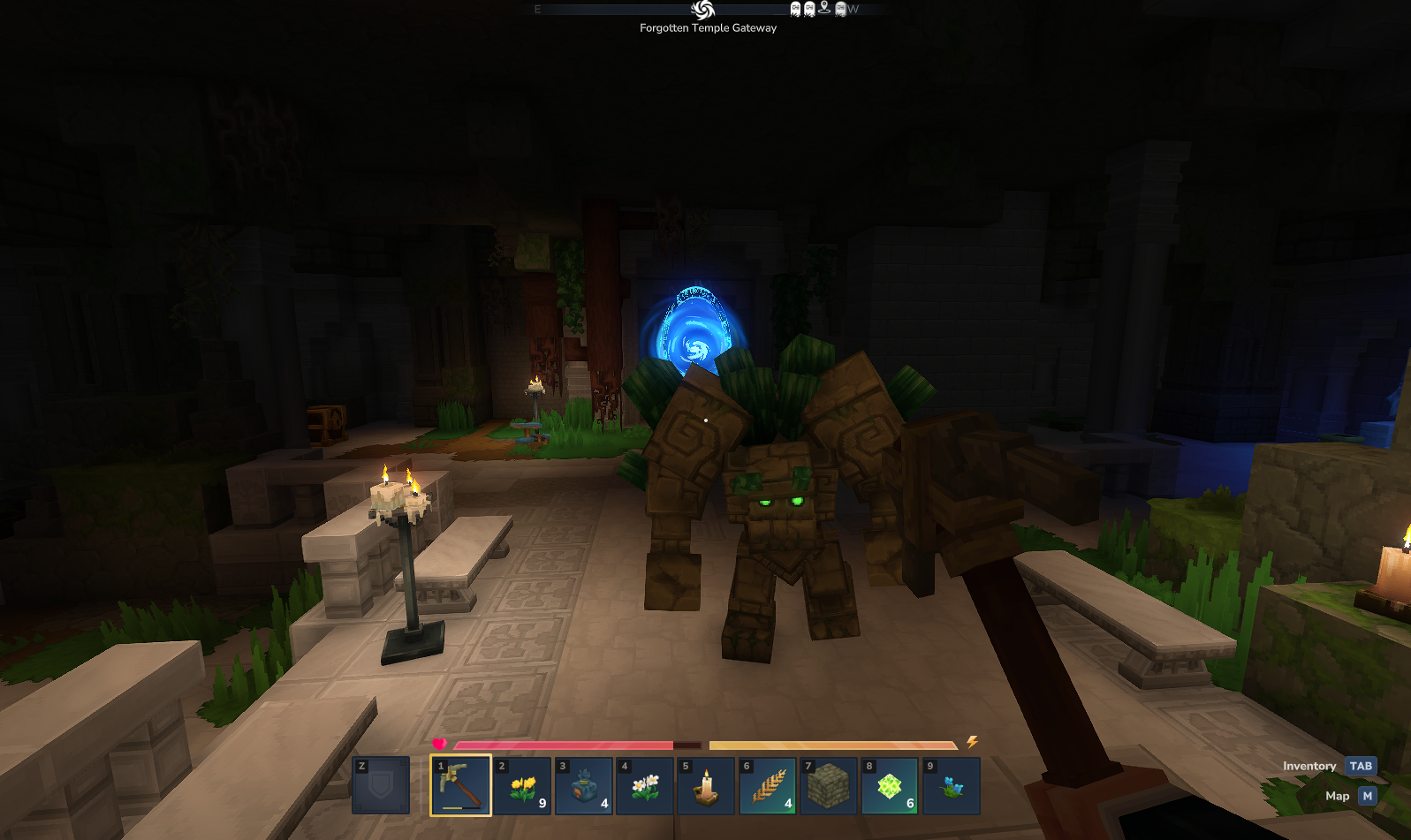This screenshot has width=1411, height=840.
Task: Select the yellow flowers hotbar slot
Action: (x=523, y=785)
